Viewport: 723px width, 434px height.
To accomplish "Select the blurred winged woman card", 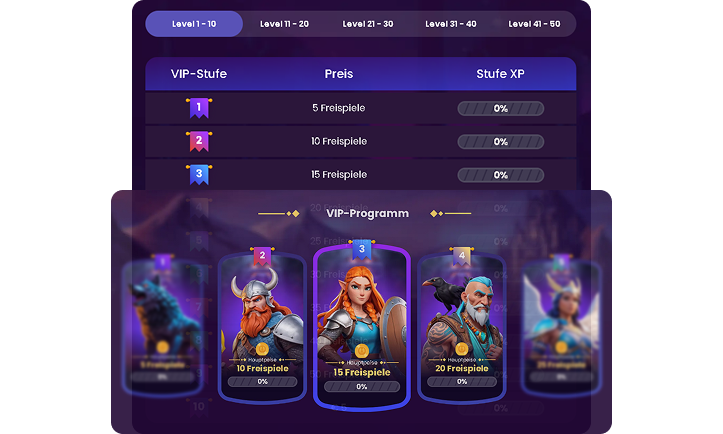I will click(x=561, y=325).
